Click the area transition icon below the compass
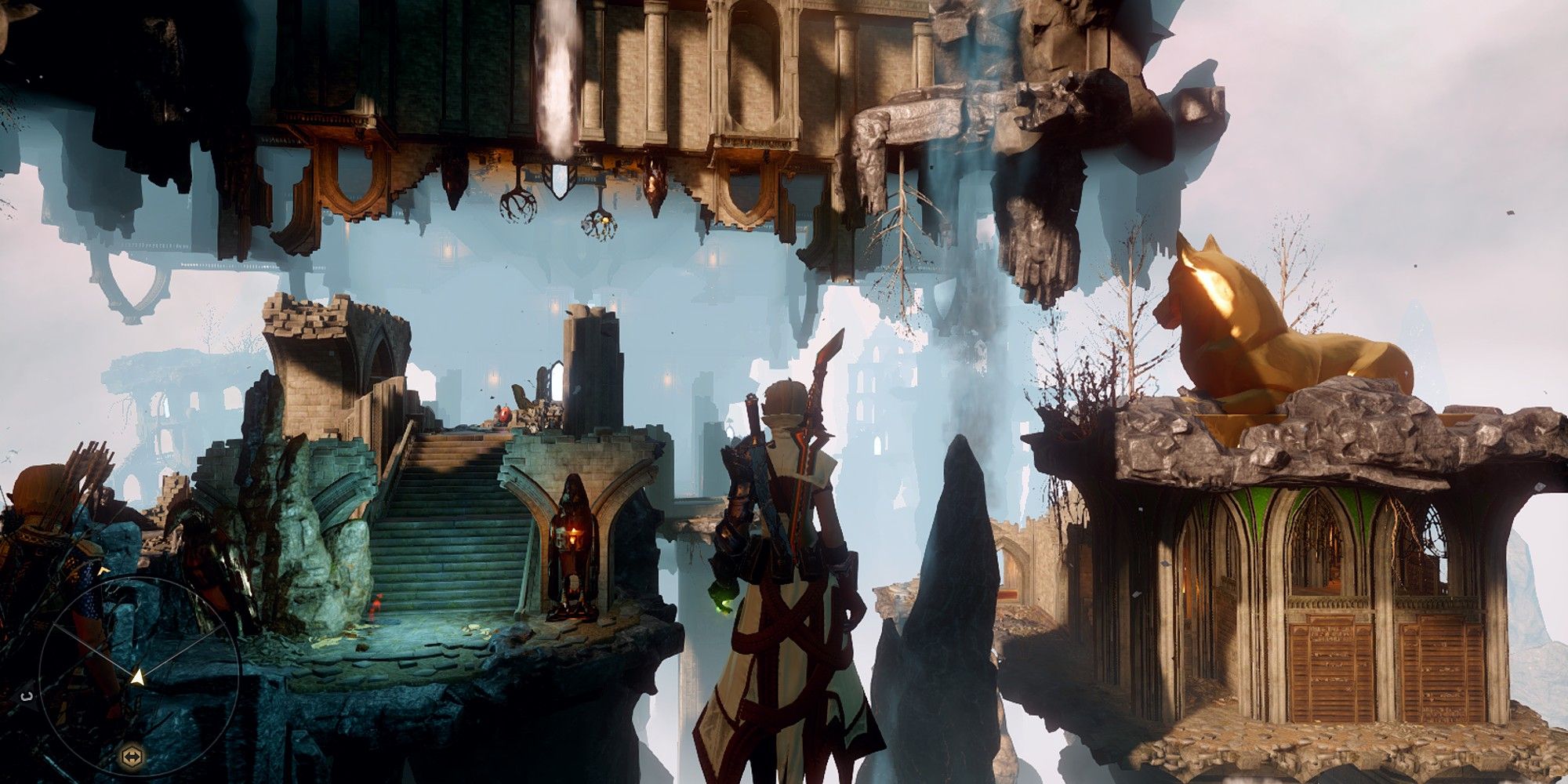1568x784 pixels. click(x=132, y=755)
